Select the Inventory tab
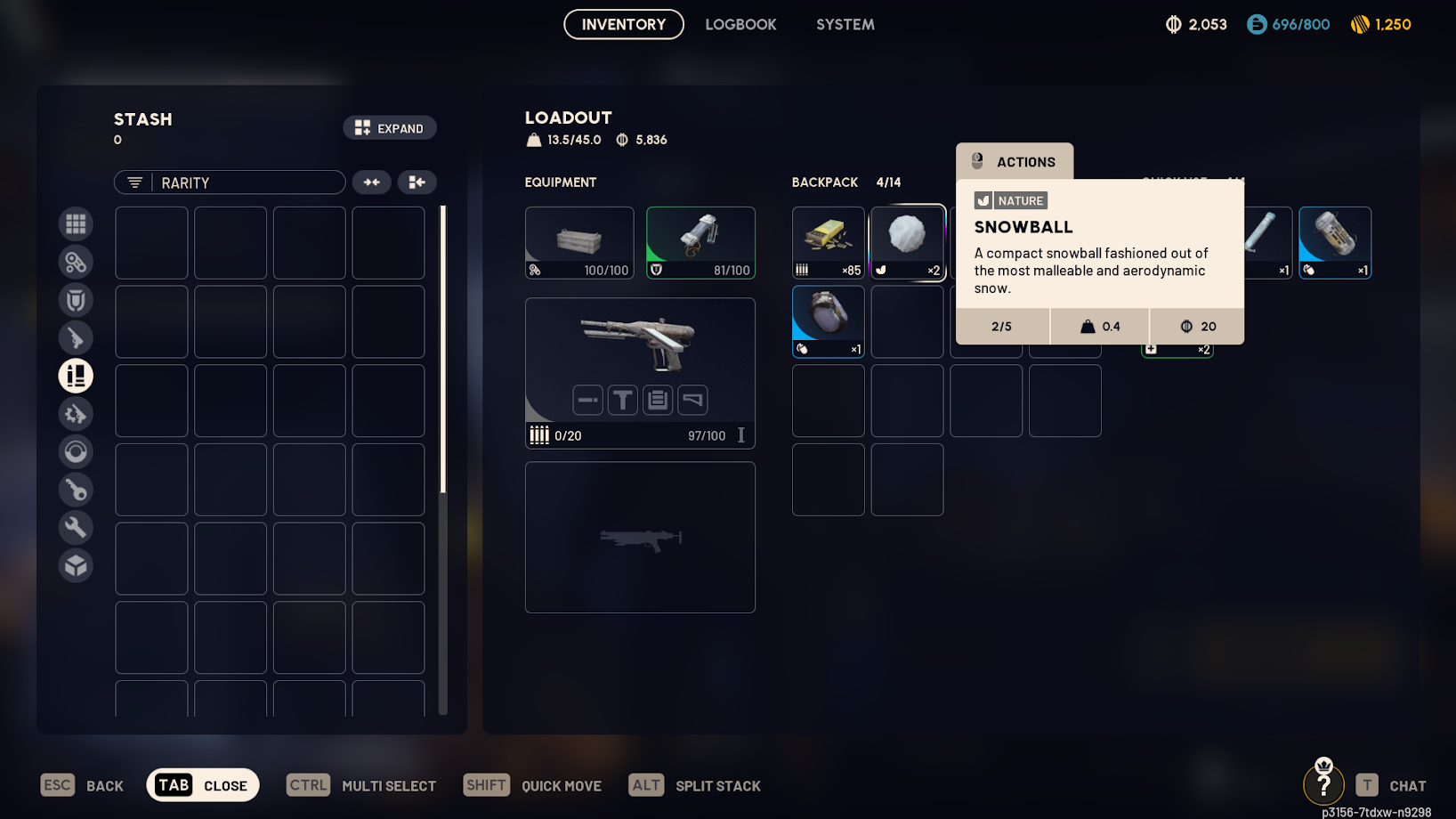Viewport: 1456px width, 819px height. (x=623, y=24)
